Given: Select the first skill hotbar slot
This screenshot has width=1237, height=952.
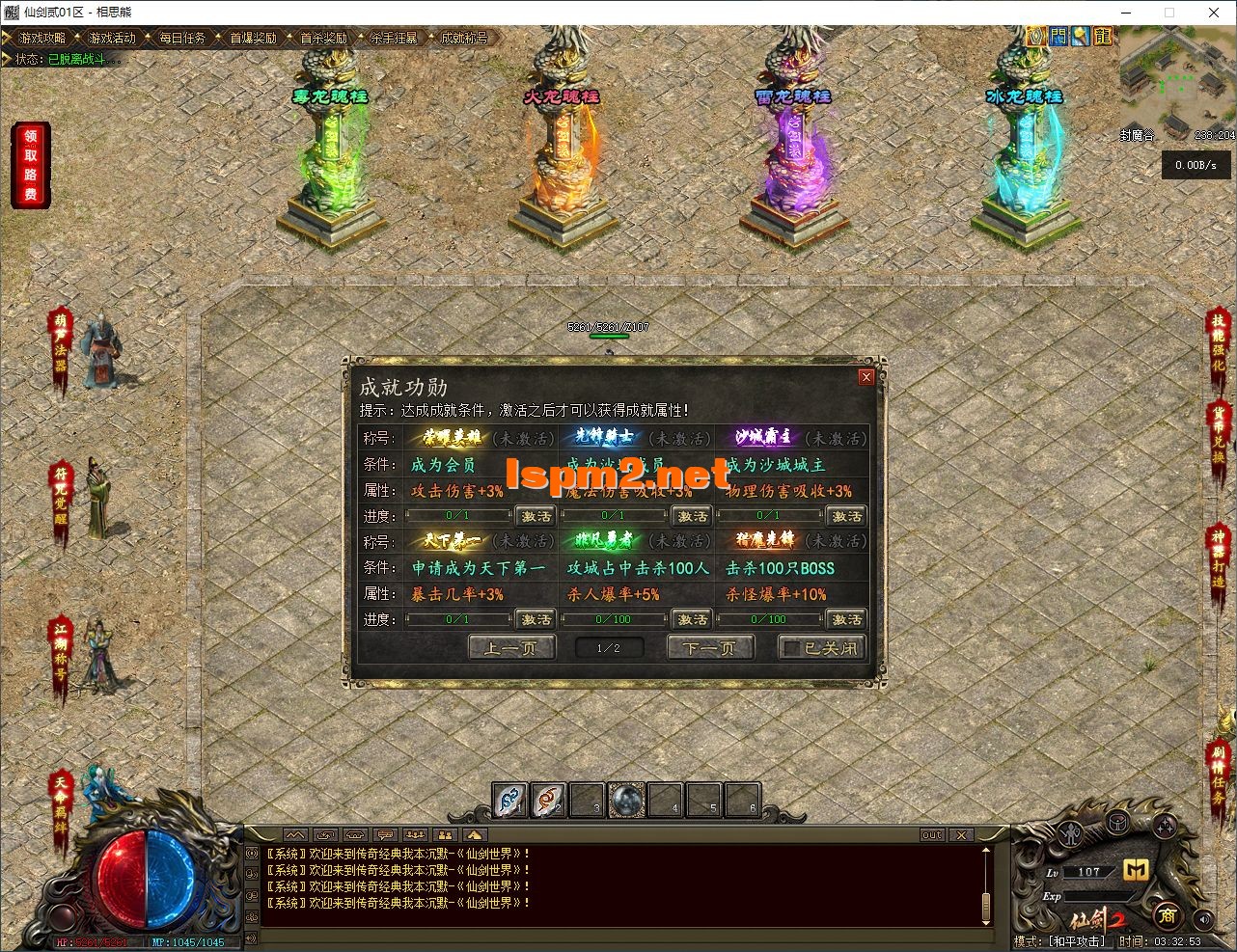Looking at the screenshot, I should tap(510, 800).
